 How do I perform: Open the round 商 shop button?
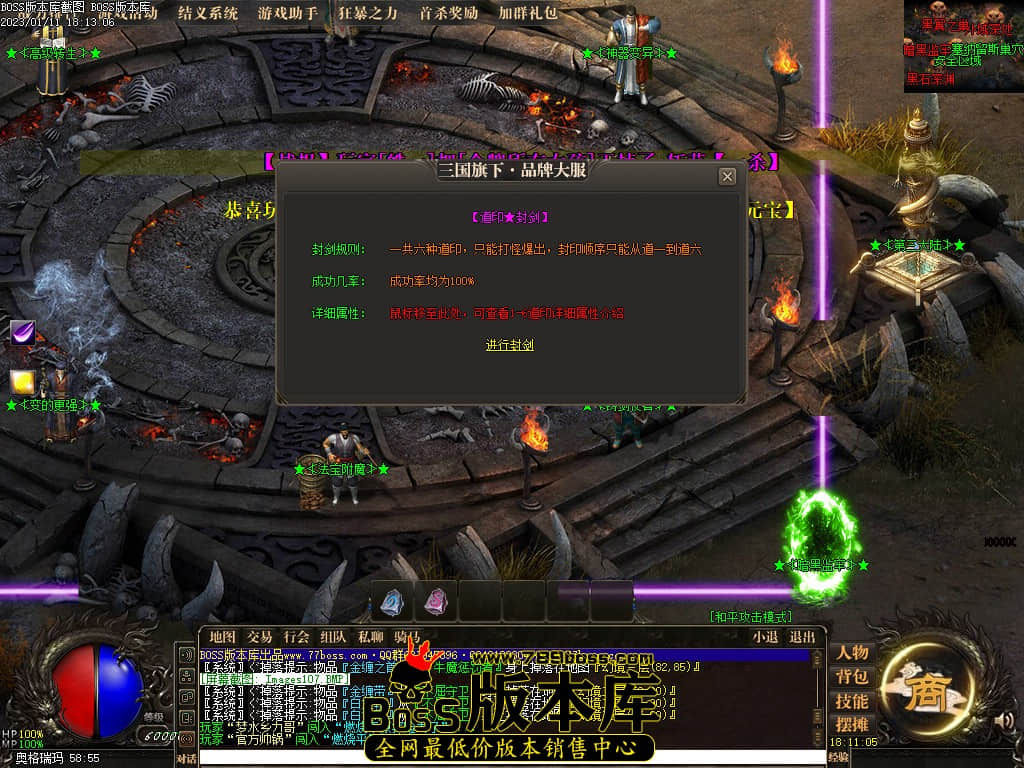click(918, 692)
